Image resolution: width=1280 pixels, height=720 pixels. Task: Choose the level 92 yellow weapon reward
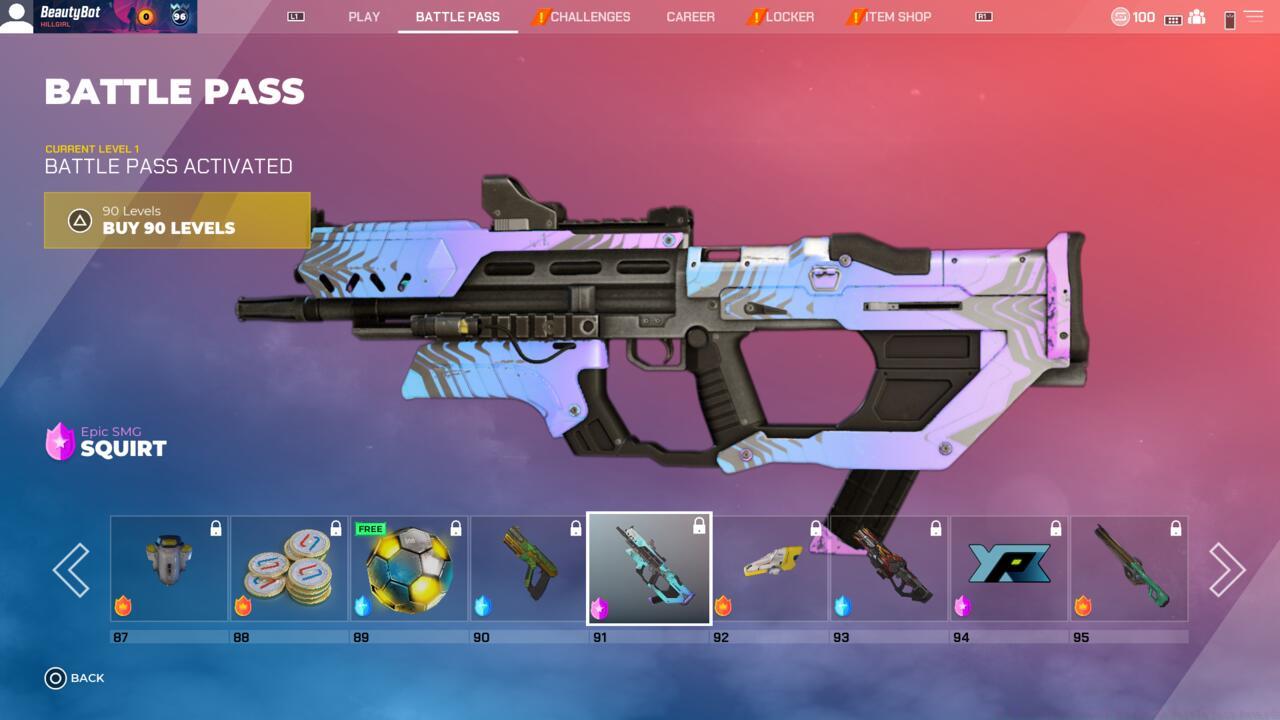pyautogui.click(x=769, y=569)
